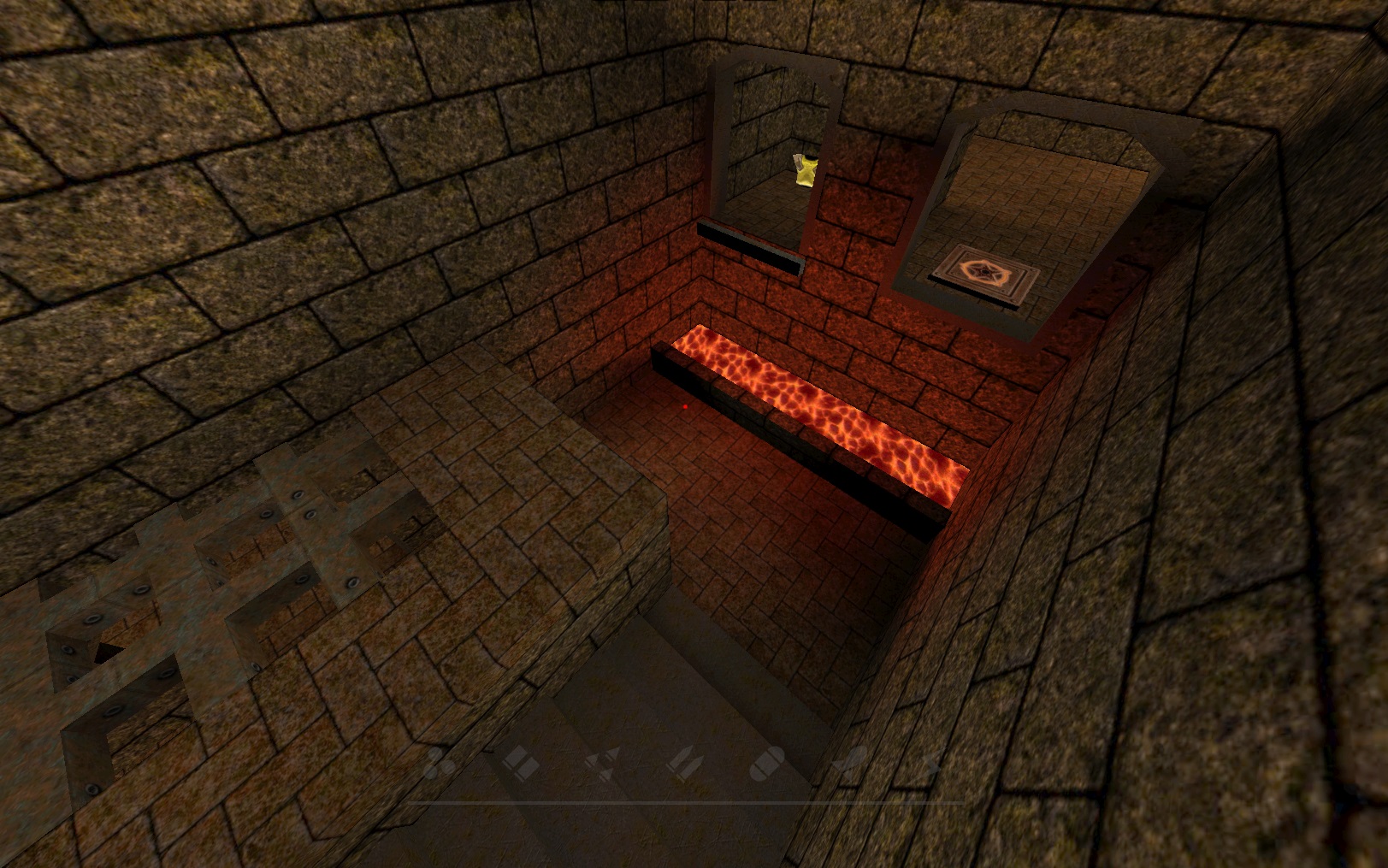The width and height of the screenshot is (1388, 868).
Task: Choose the rocket icon
Action: coord(852,760)
